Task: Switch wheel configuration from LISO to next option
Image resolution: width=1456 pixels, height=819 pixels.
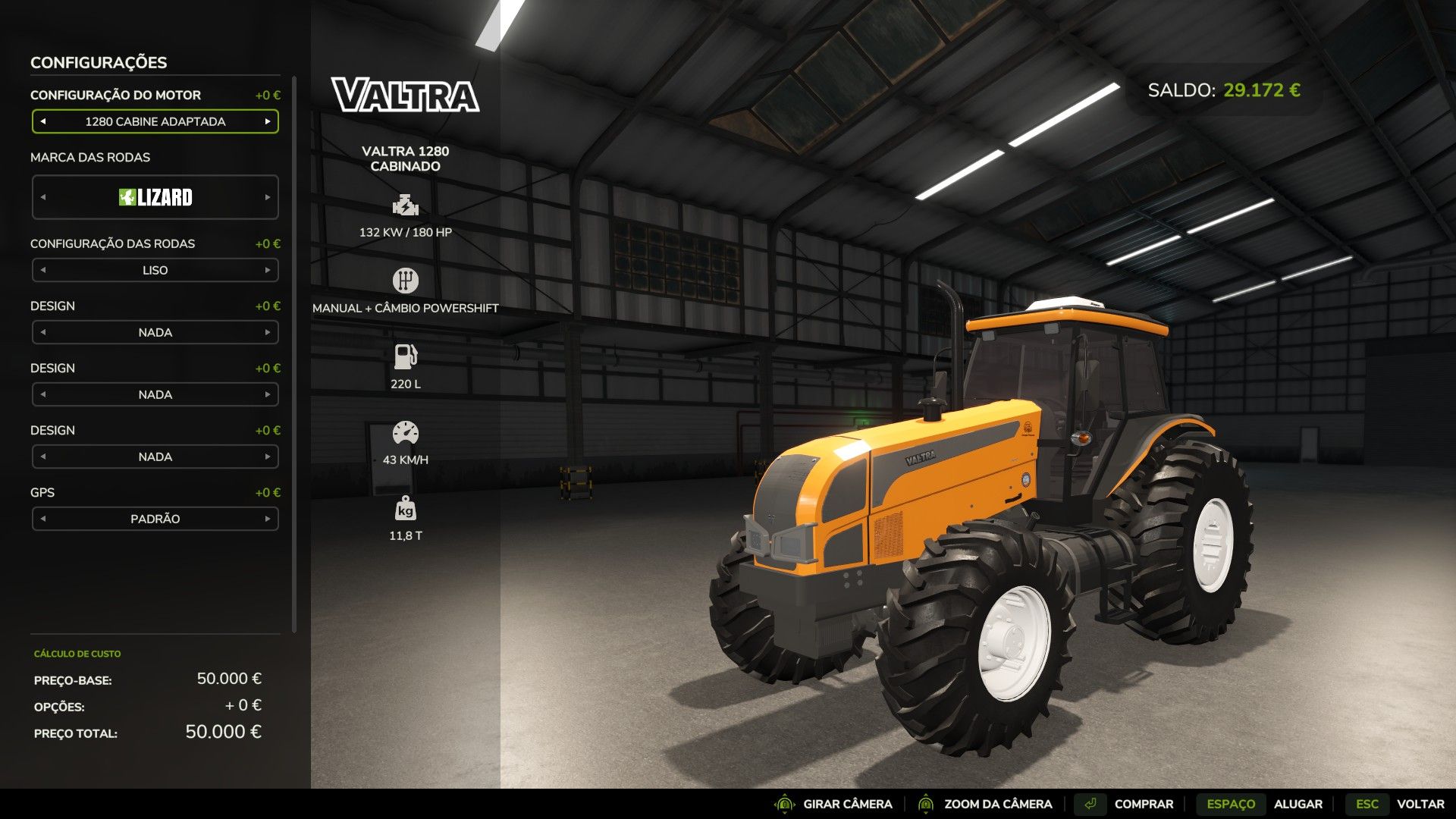Action: click(269, 270)
